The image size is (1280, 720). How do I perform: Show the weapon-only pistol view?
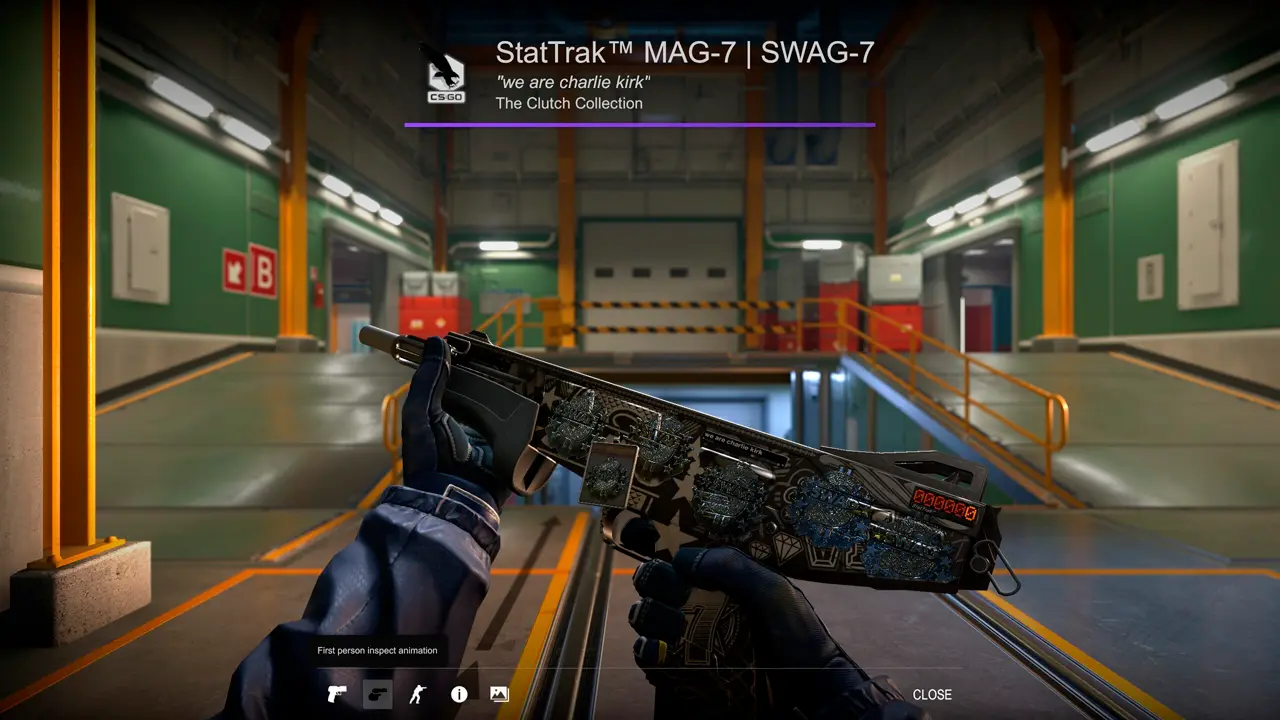pos(336,694)
